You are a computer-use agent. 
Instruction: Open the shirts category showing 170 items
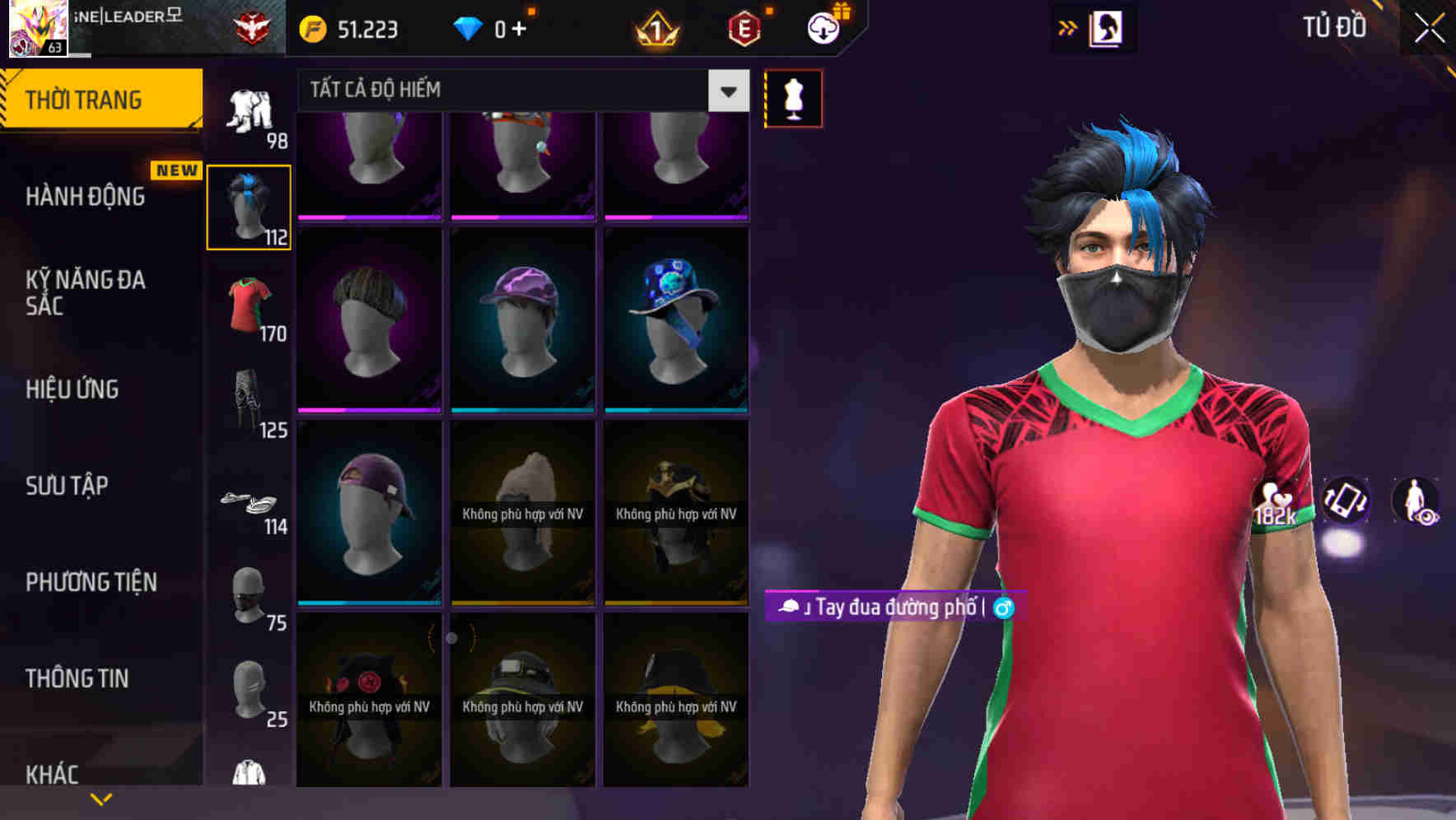(x=250, y=305)
